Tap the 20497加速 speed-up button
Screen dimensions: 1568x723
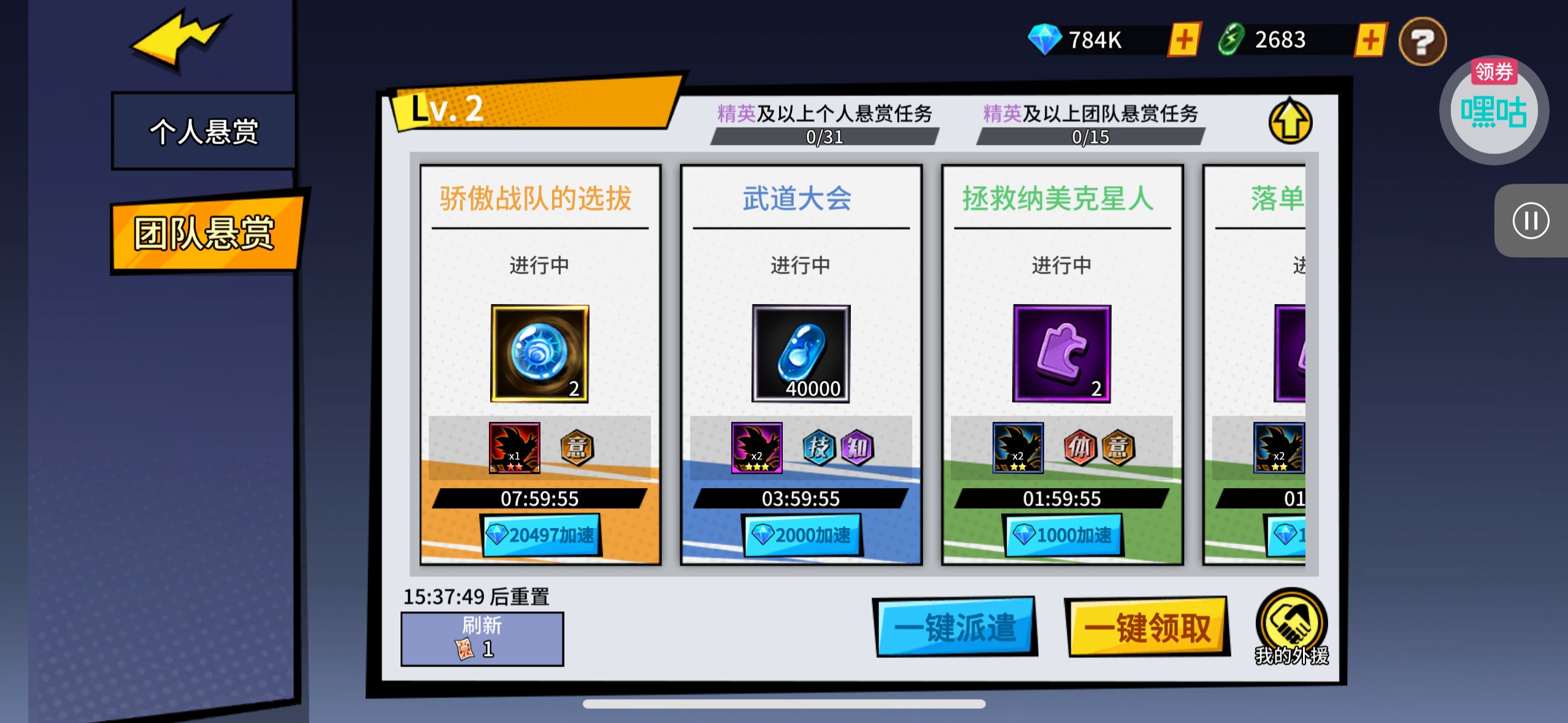541,534
